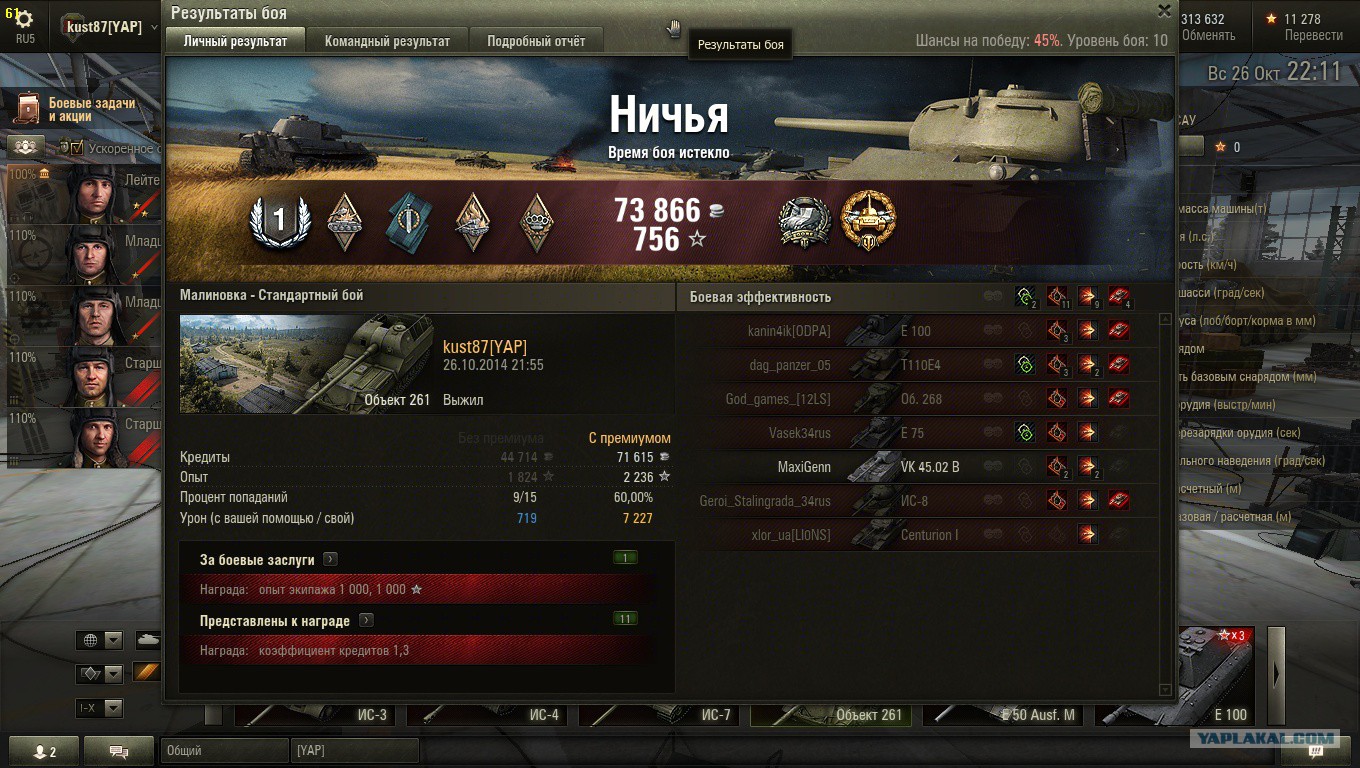Expand the Представлены к награде details
The height and width of the screenshot is (768, 1360).
366,620
